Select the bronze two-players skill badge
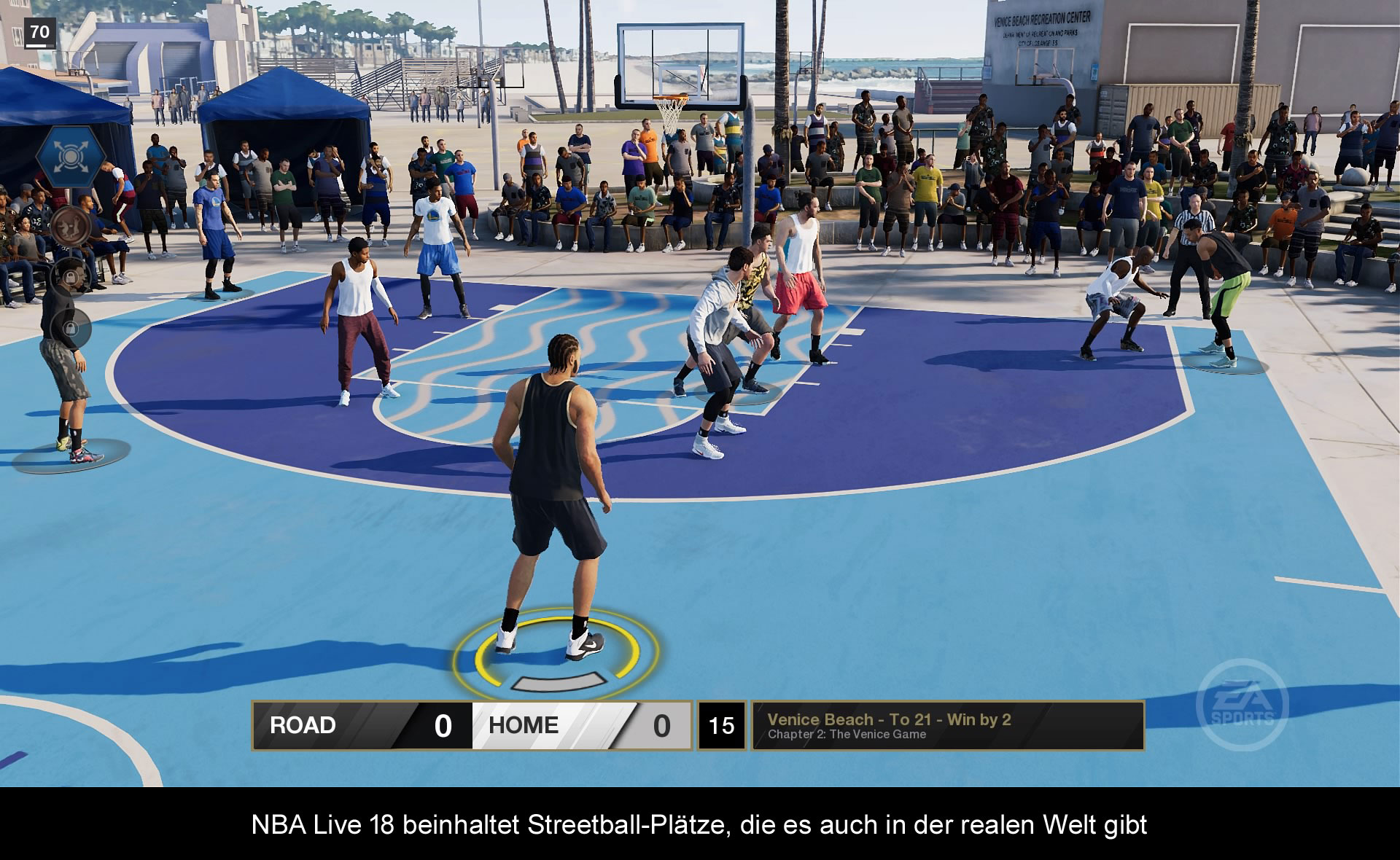The width and height of the screenshot is (1400, 860). tap(71, 226)
